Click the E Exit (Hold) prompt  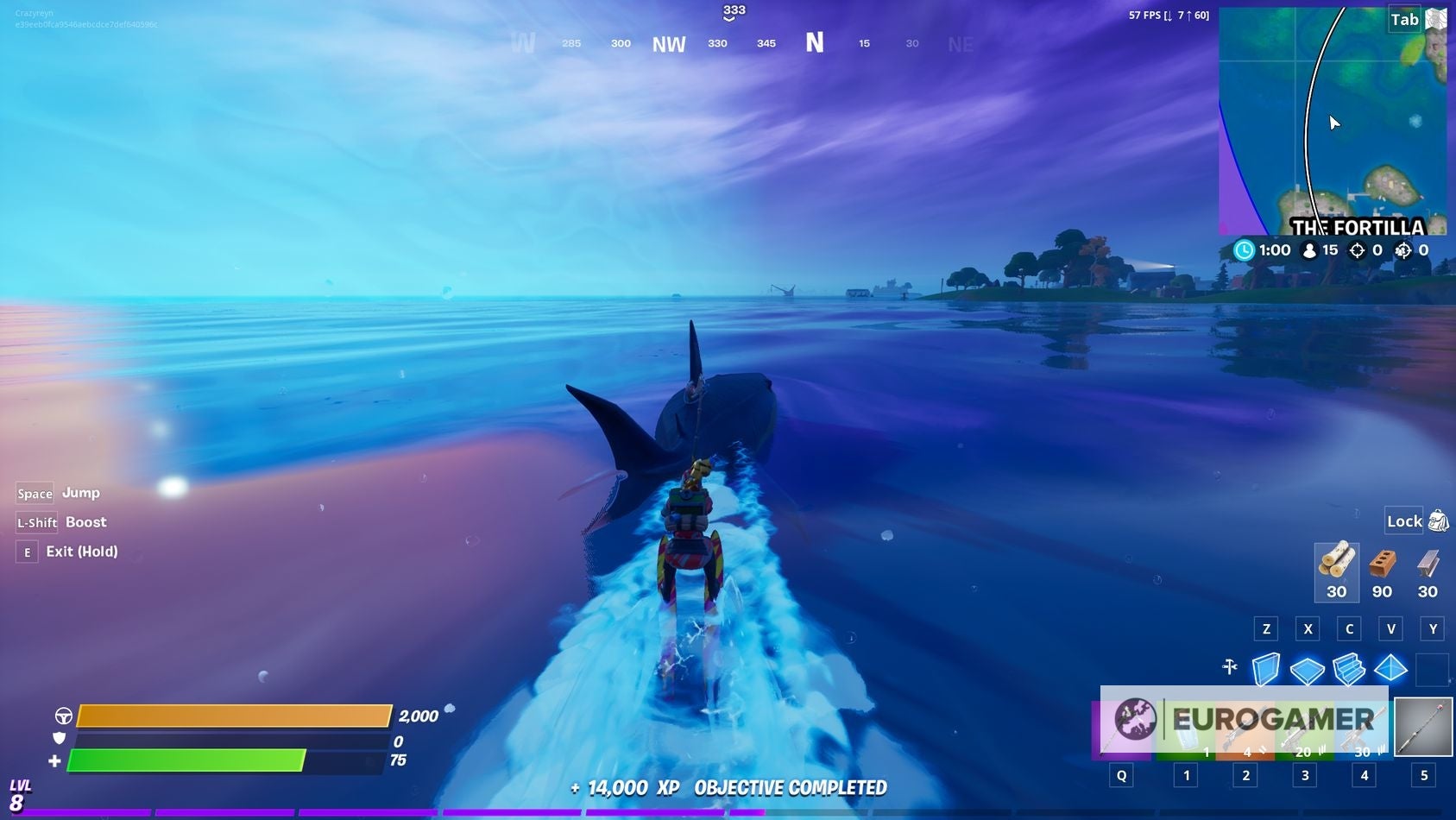[27, 552]
